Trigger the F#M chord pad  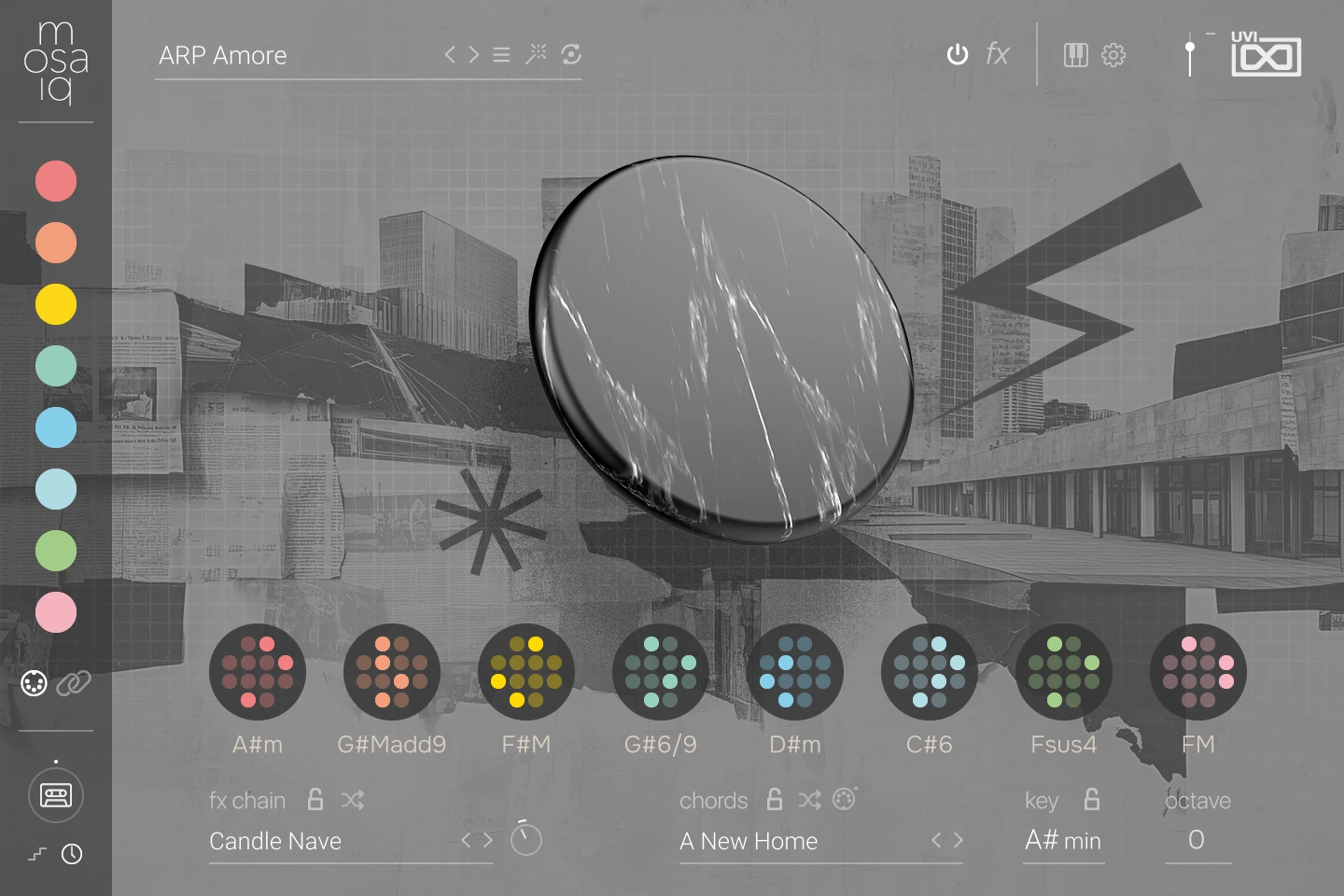pos(526,672)
